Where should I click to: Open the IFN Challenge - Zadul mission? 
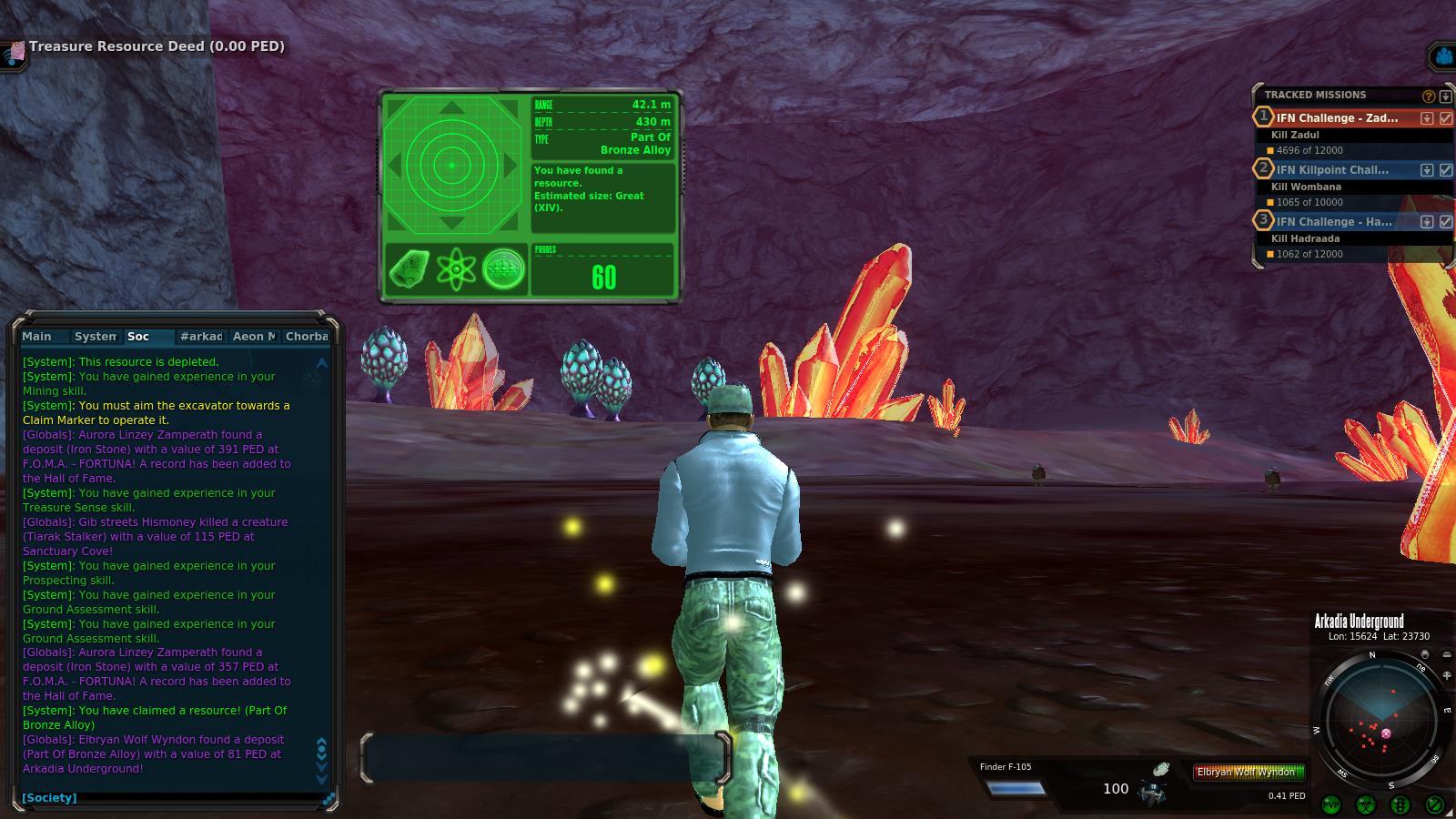coord(1337,118)
